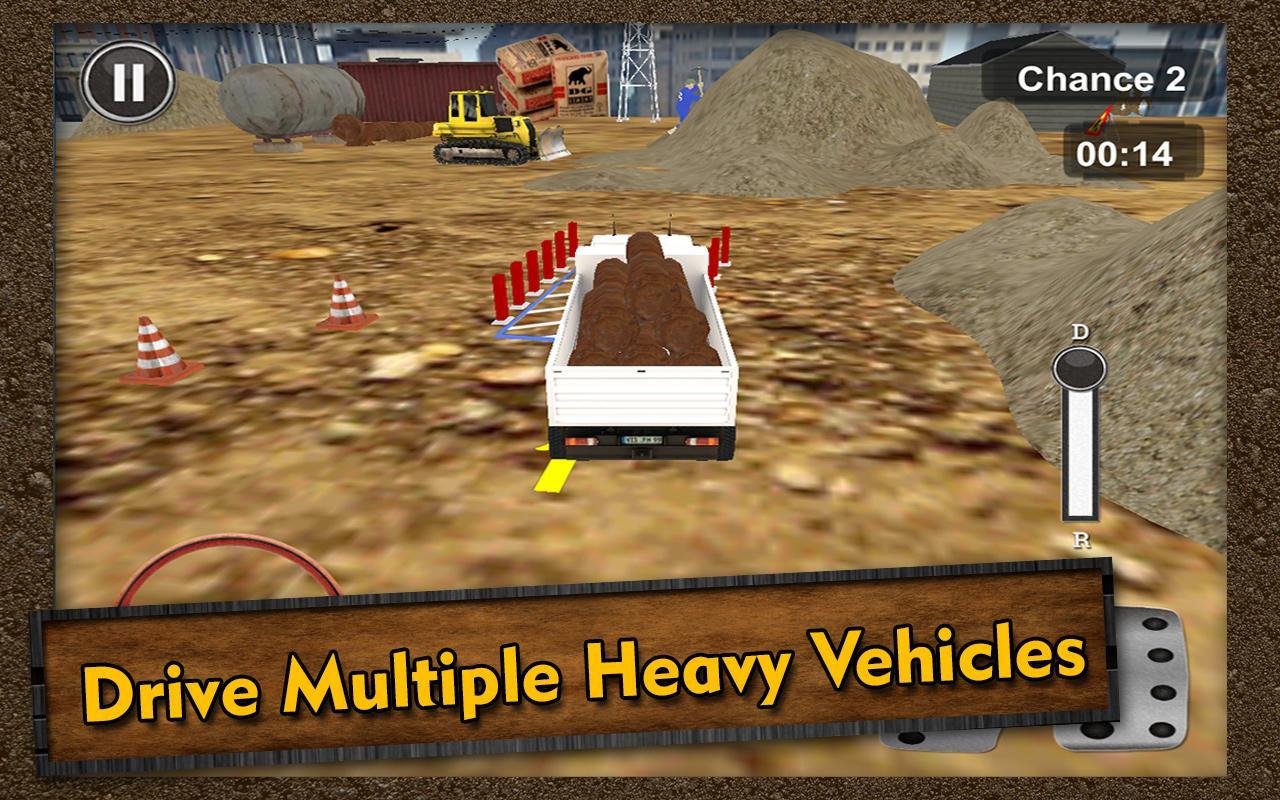Select the R reverse gear label
This screenshot has width=1280, height=800.
(1081, 540)
